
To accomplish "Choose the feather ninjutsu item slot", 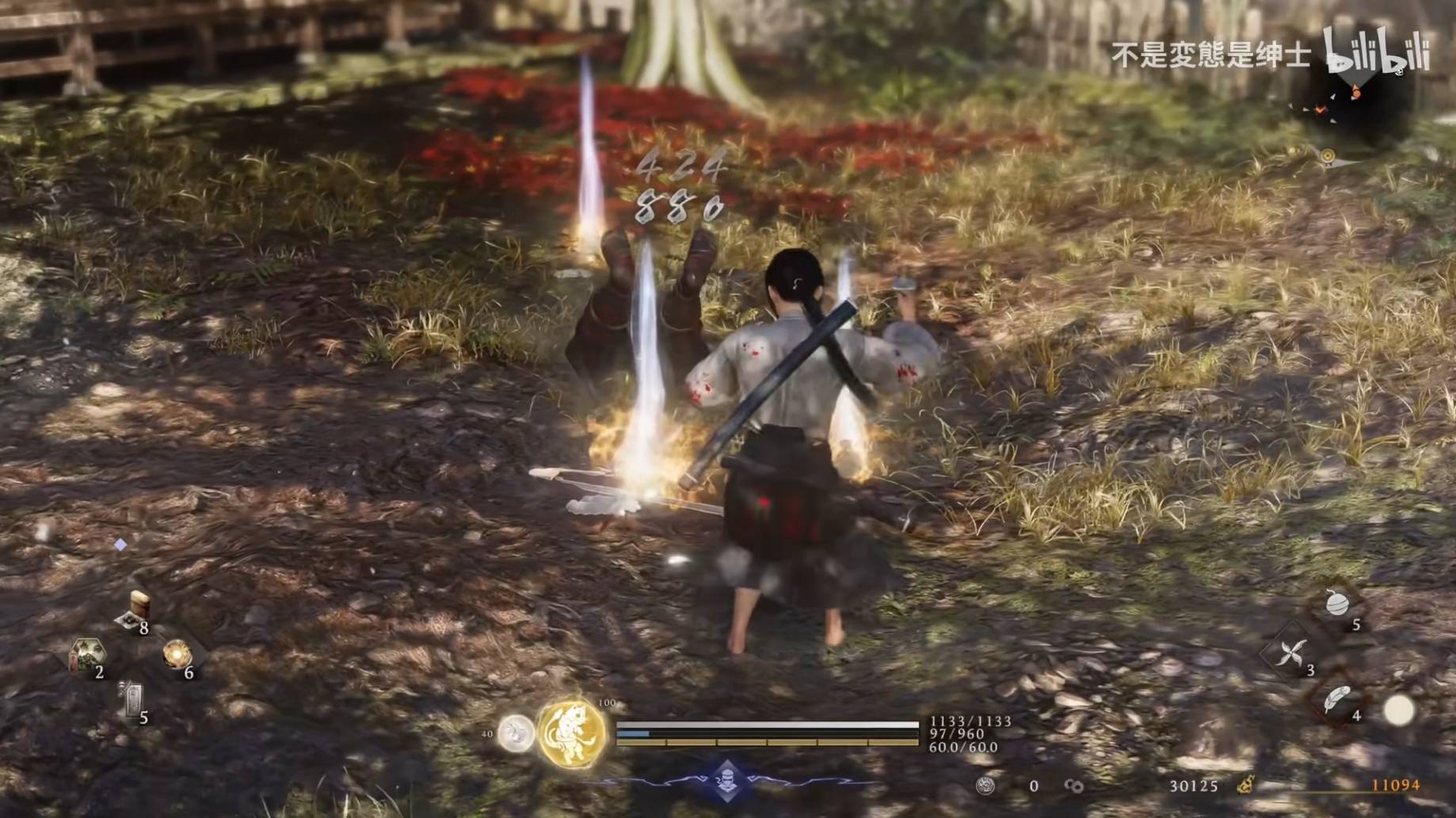I will pos(1338,700).
